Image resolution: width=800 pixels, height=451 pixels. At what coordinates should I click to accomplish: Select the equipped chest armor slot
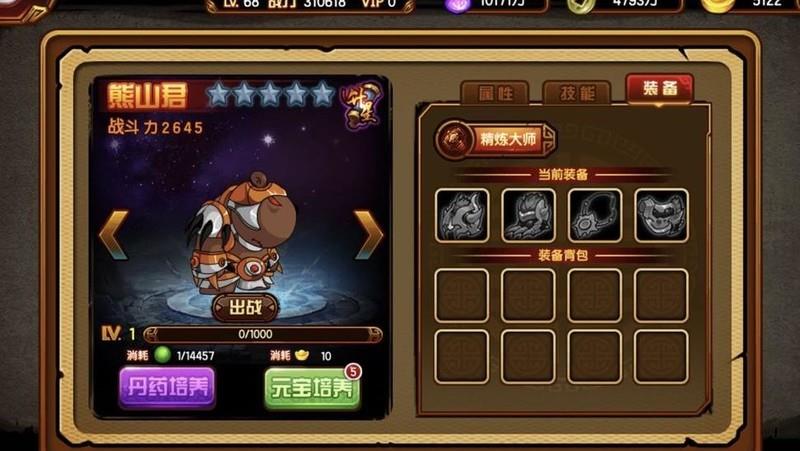click(661, 215)
